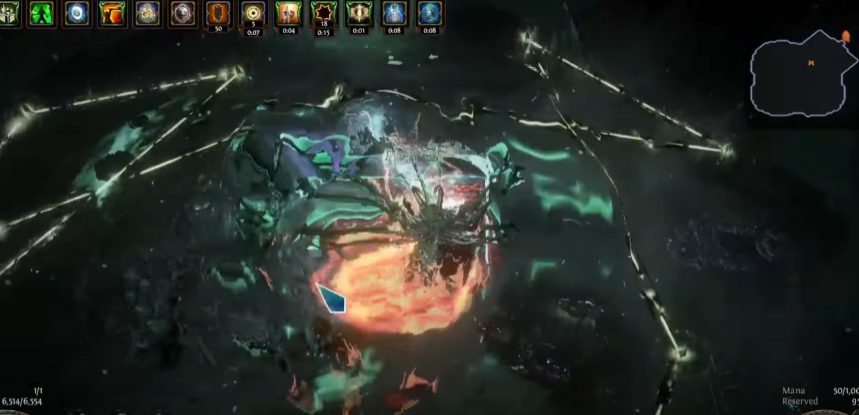Viewport: 859px width, 415px height.
Task: Click the orange-red helmet buff icon
Action: [112, 13]
